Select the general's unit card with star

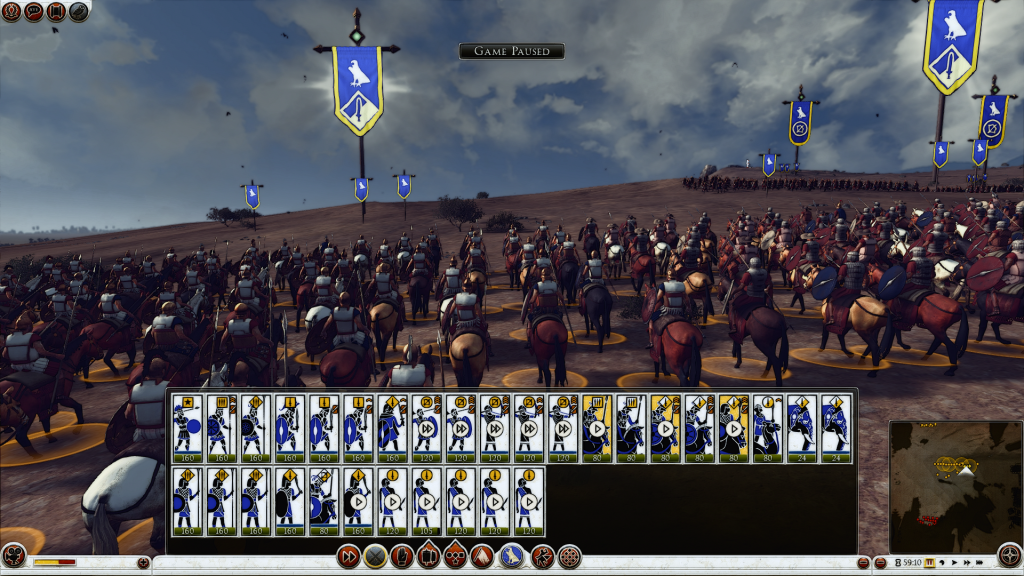coord(187,428)
